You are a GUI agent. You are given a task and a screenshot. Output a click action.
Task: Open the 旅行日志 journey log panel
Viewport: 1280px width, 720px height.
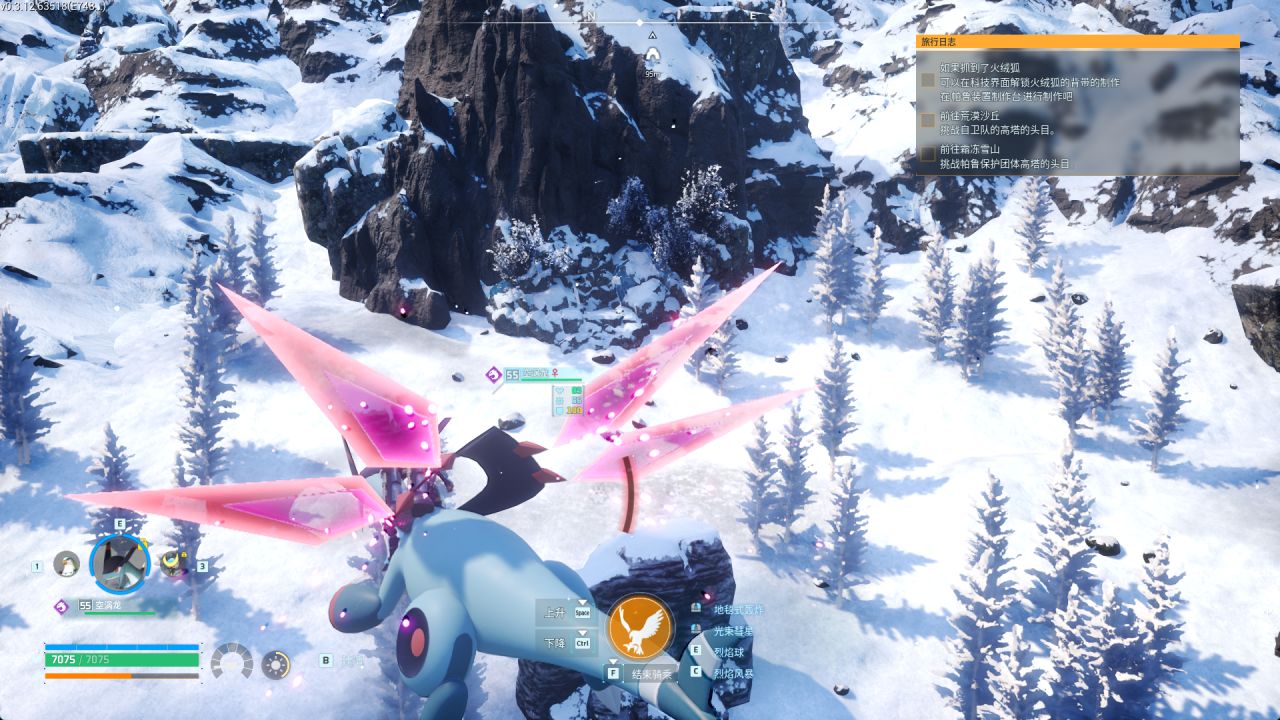(x=1077, y=42)
